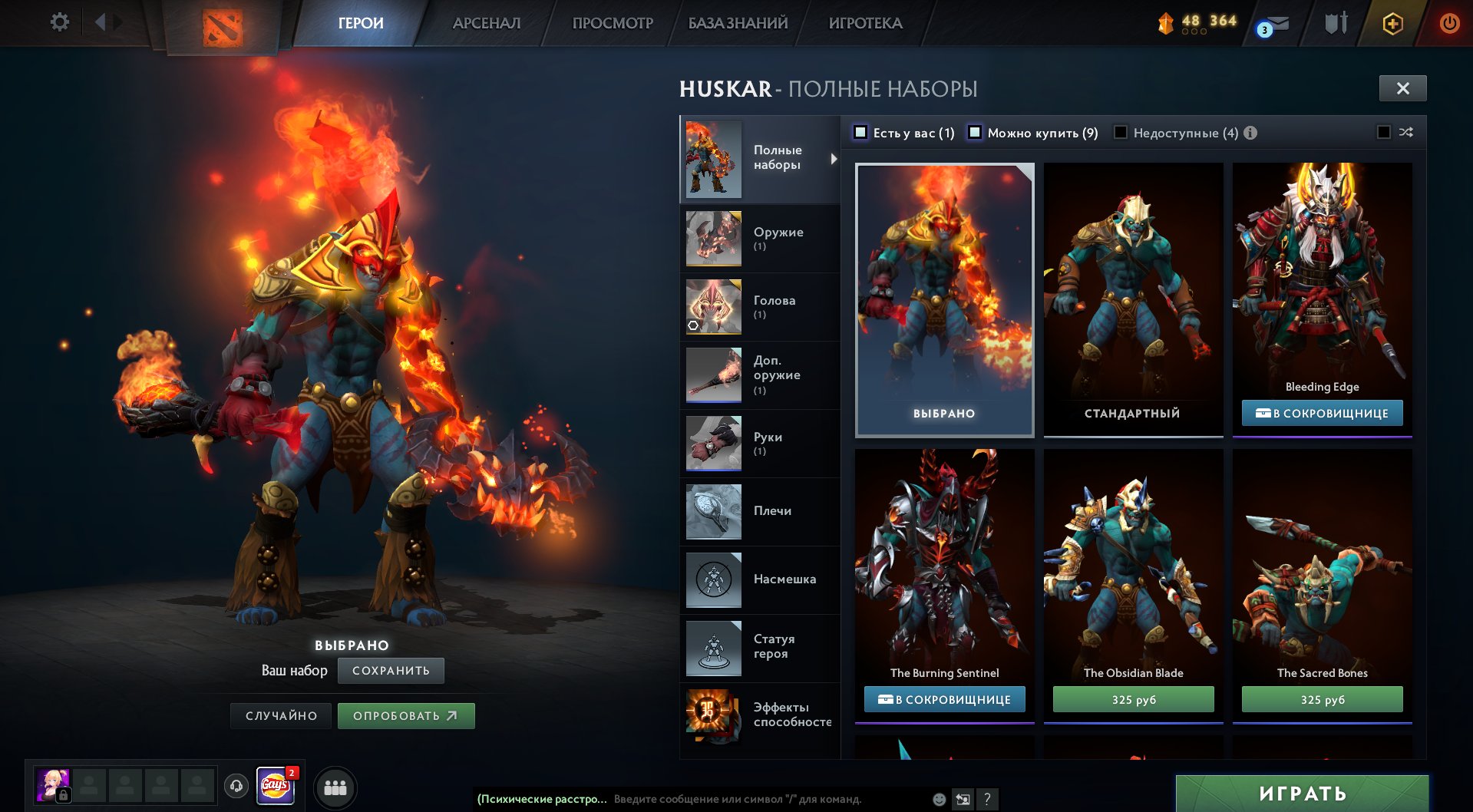Buy The Obsidian Blade for 325 руб
This screenshot has width=1473, height=812.
coord(1133,699)
